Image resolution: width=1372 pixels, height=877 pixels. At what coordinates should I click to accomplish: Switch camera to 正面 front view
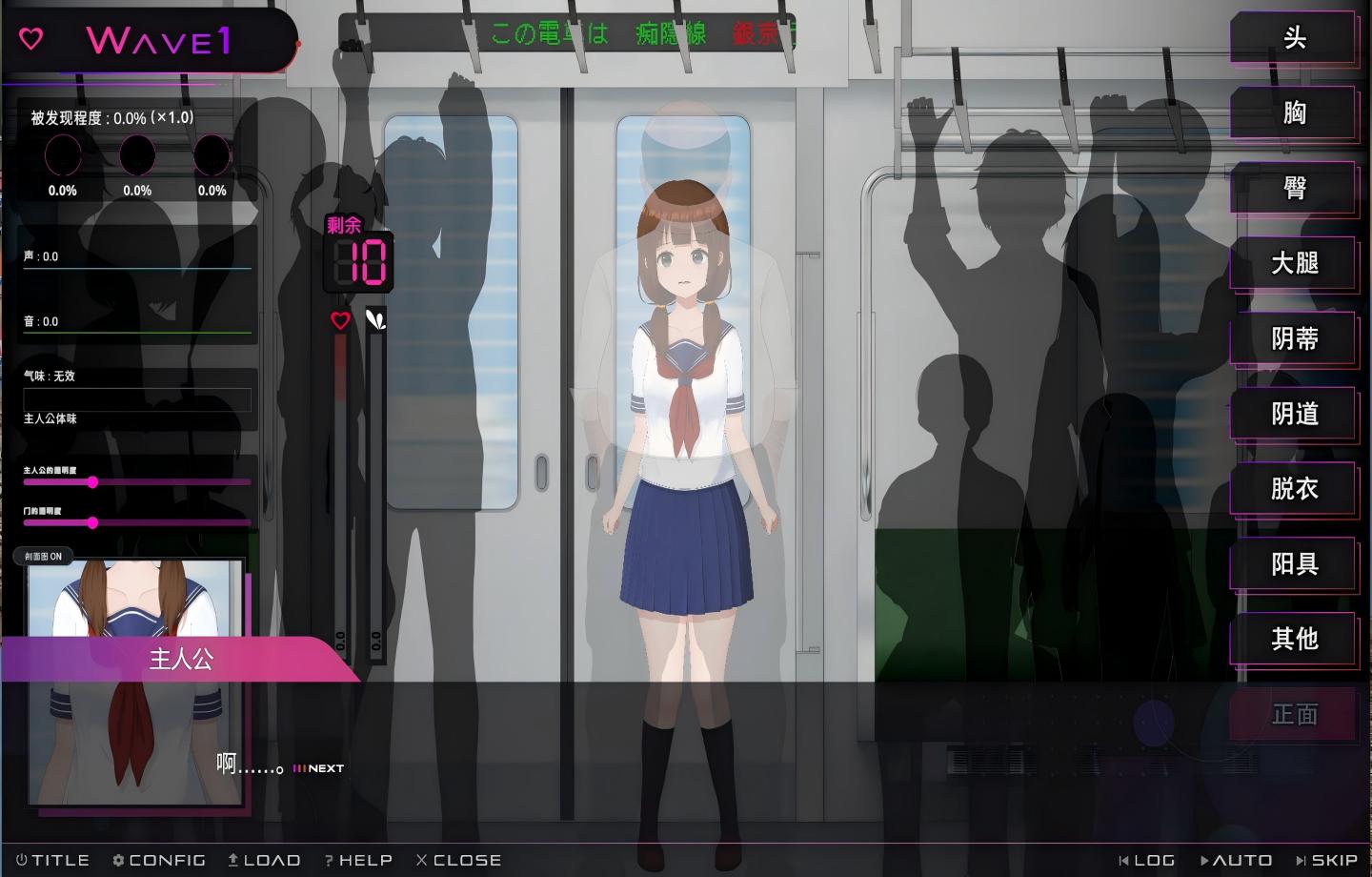point(1293,715)
